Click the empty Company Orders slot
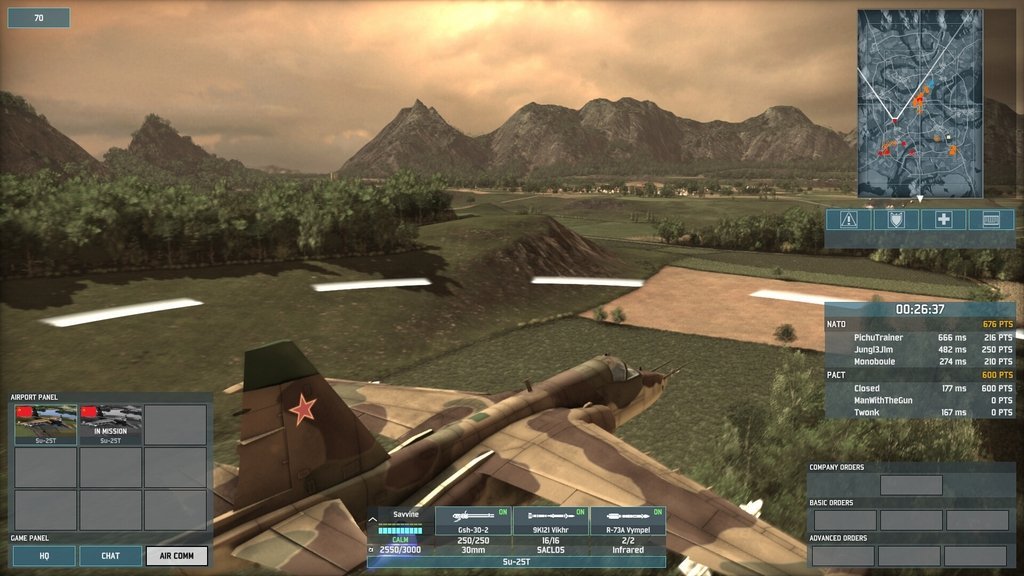 click(911, 485)
